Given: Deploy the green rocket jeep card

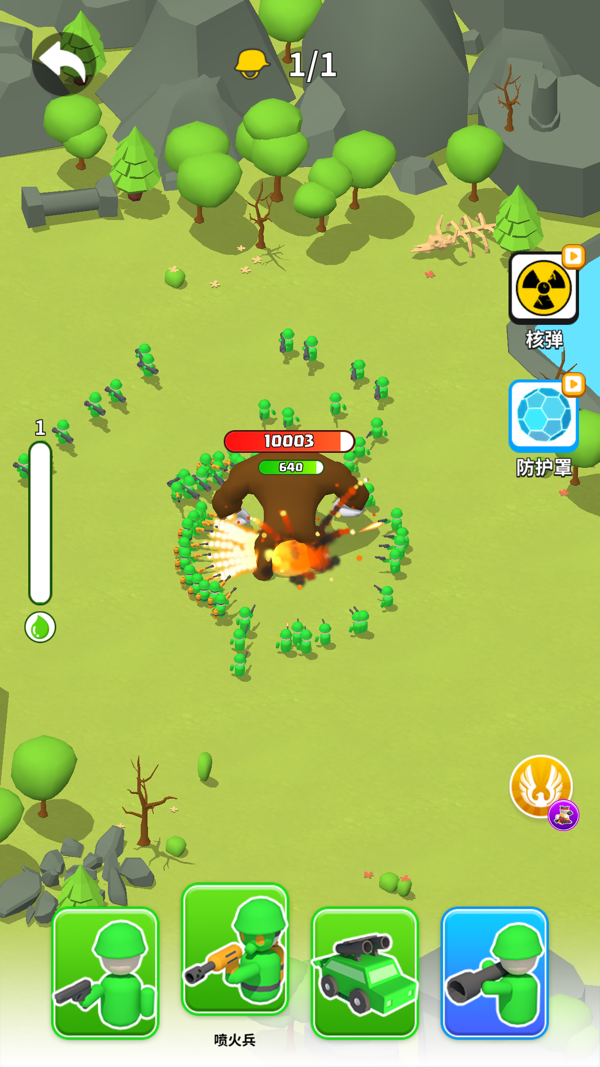Looking at the screenshot, I should point(365,972).
